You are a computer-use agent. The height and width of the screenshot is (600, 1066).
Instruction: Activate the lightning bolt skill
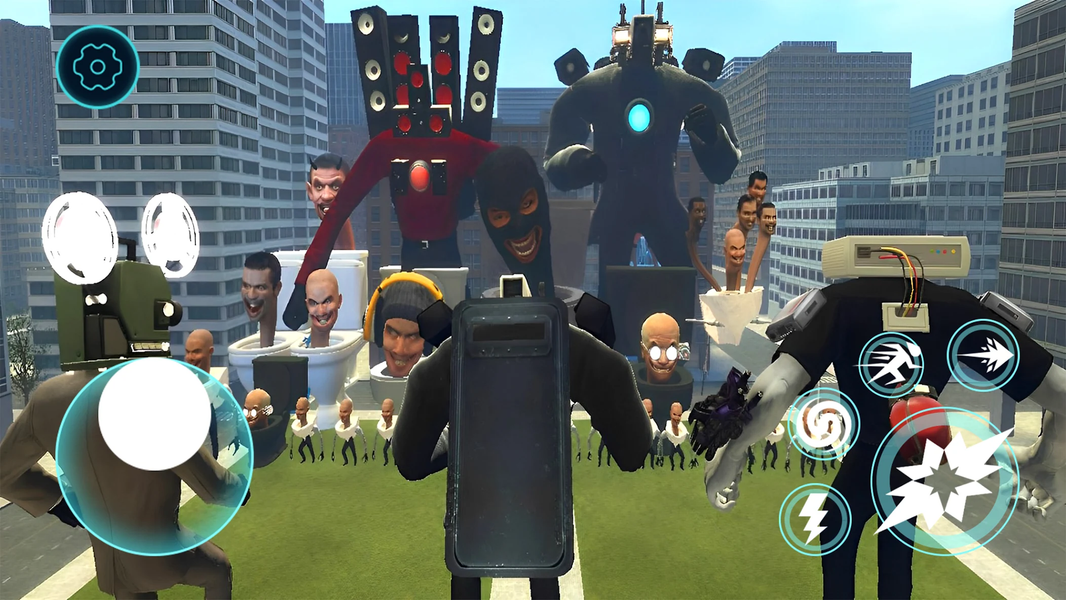click(814, 518)
